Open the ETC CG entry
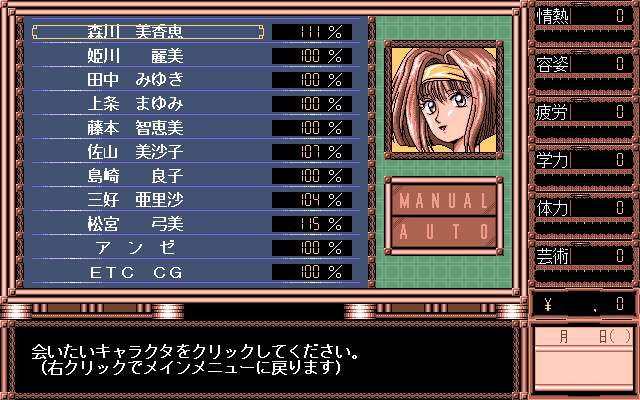Screen dimensions: 640x400 tap(150, 271)
